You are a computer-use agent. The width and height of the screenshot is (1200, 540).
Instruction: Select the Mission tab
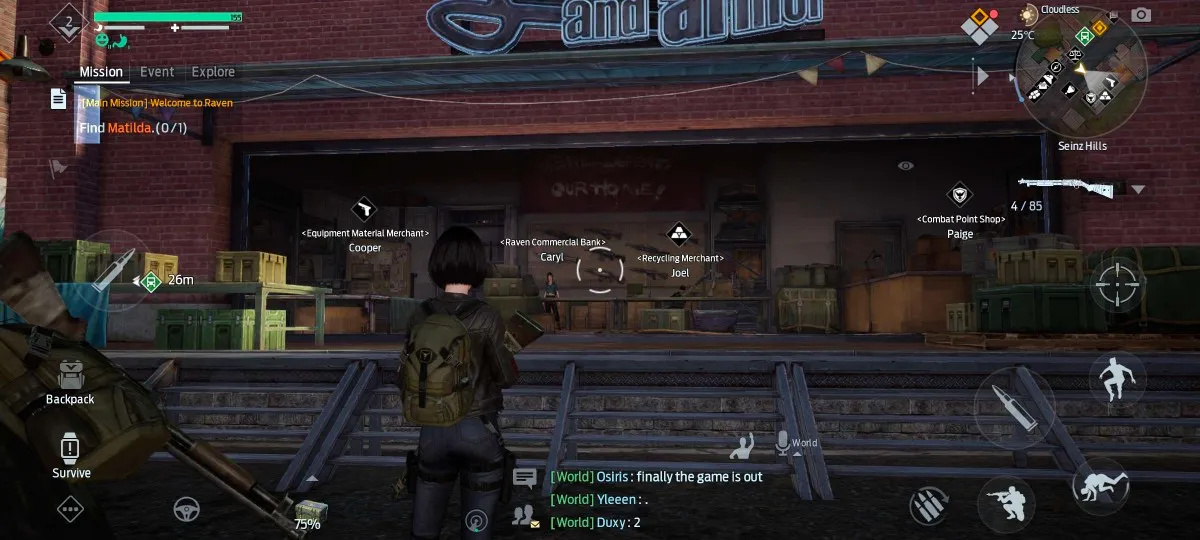pos(102,72)
